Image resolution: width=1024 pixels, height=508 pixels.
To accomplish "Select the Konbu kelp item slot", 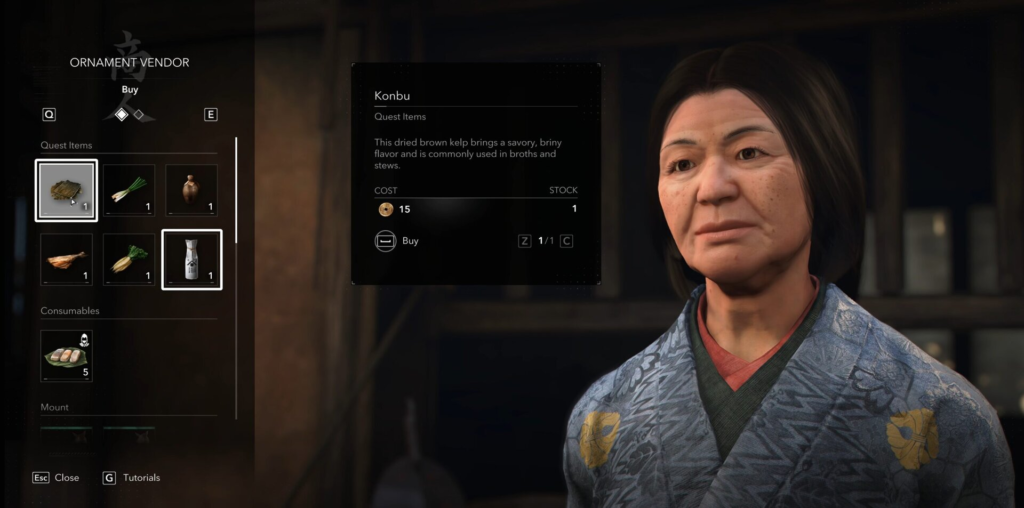I will tap(66, 190).
